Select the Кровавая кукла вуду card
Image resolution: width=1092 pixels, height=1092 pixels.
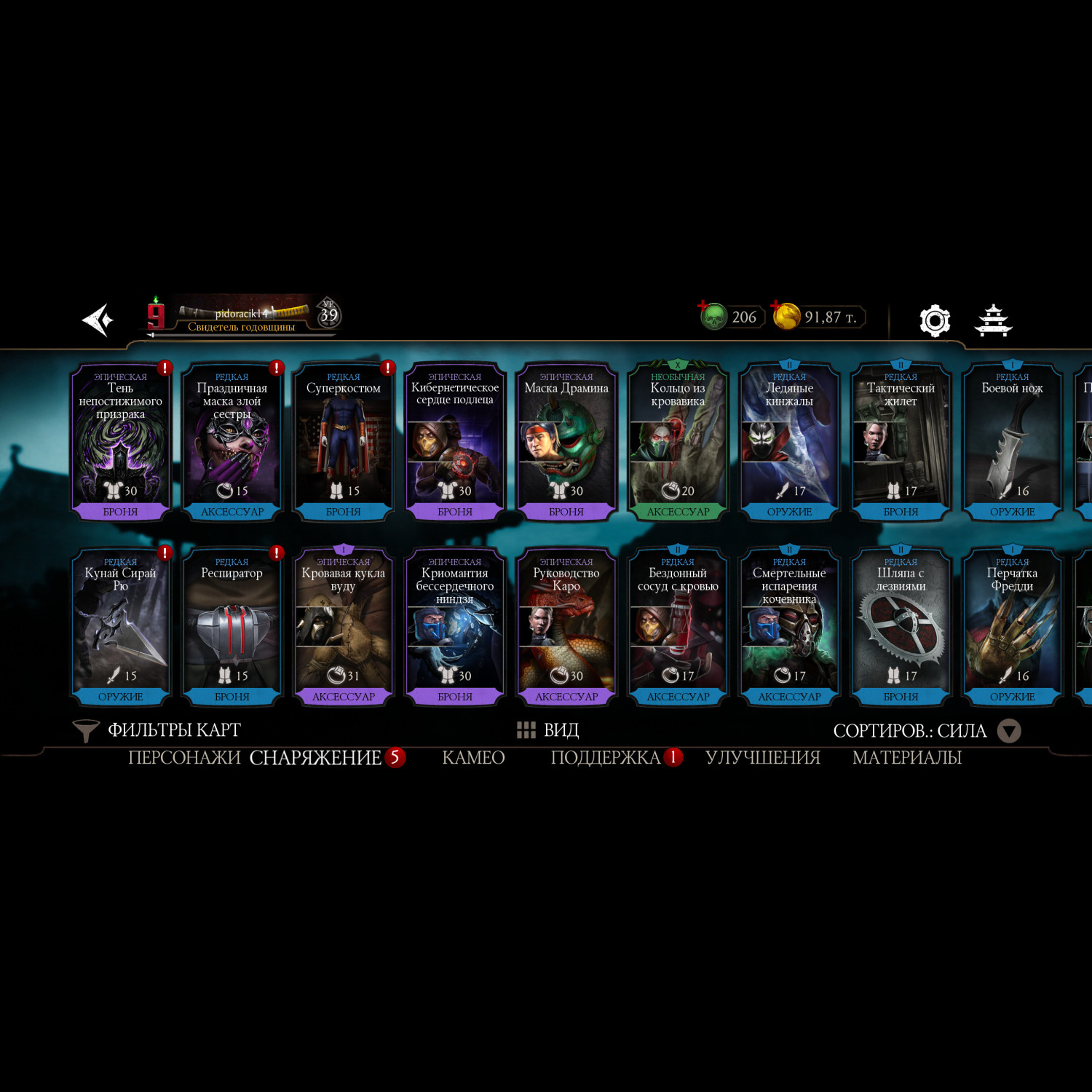(344, 626)
